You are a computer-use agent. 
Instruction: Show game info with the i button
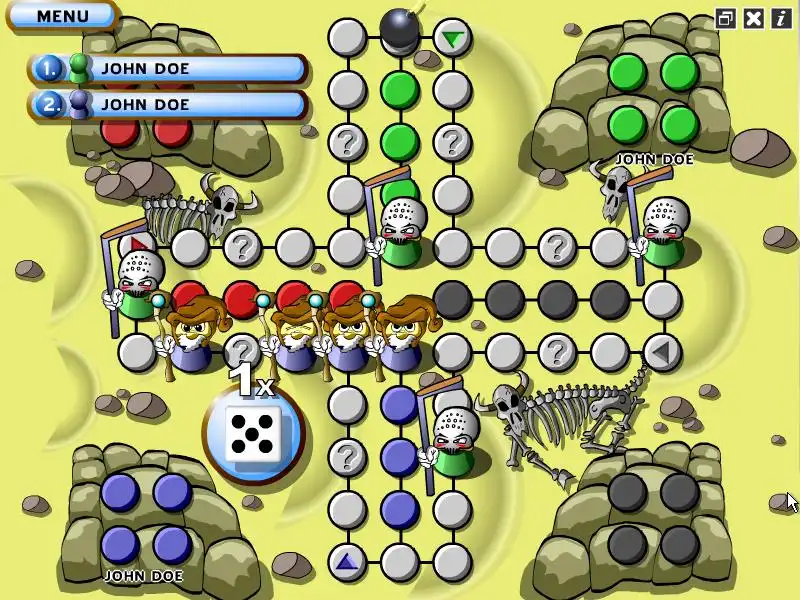tap(780, 17)
